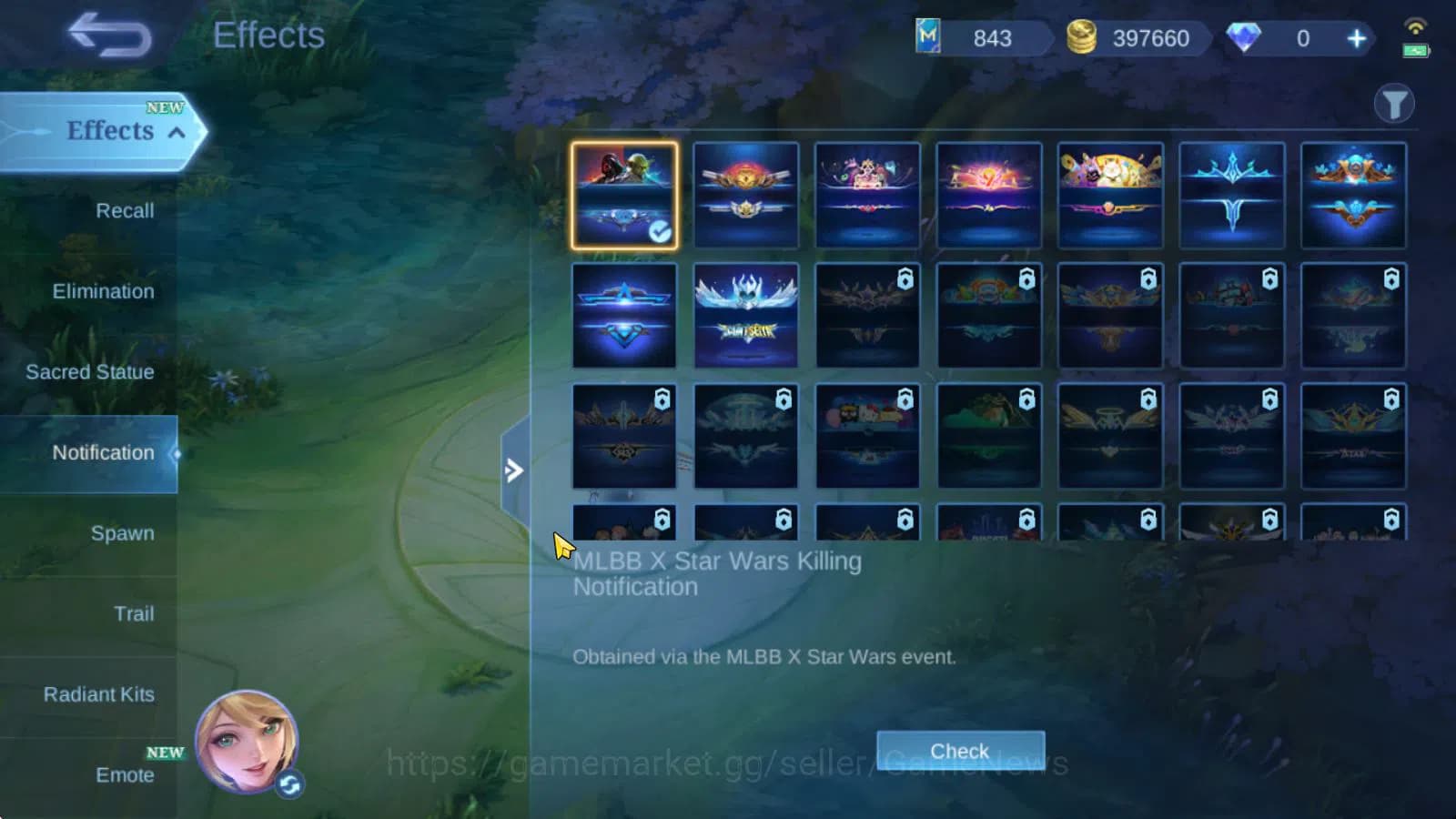Select the Starlight winged notification thumbnail
Image resolution: width=1456 pixels, height=819 pixels.
click(746, 316)
